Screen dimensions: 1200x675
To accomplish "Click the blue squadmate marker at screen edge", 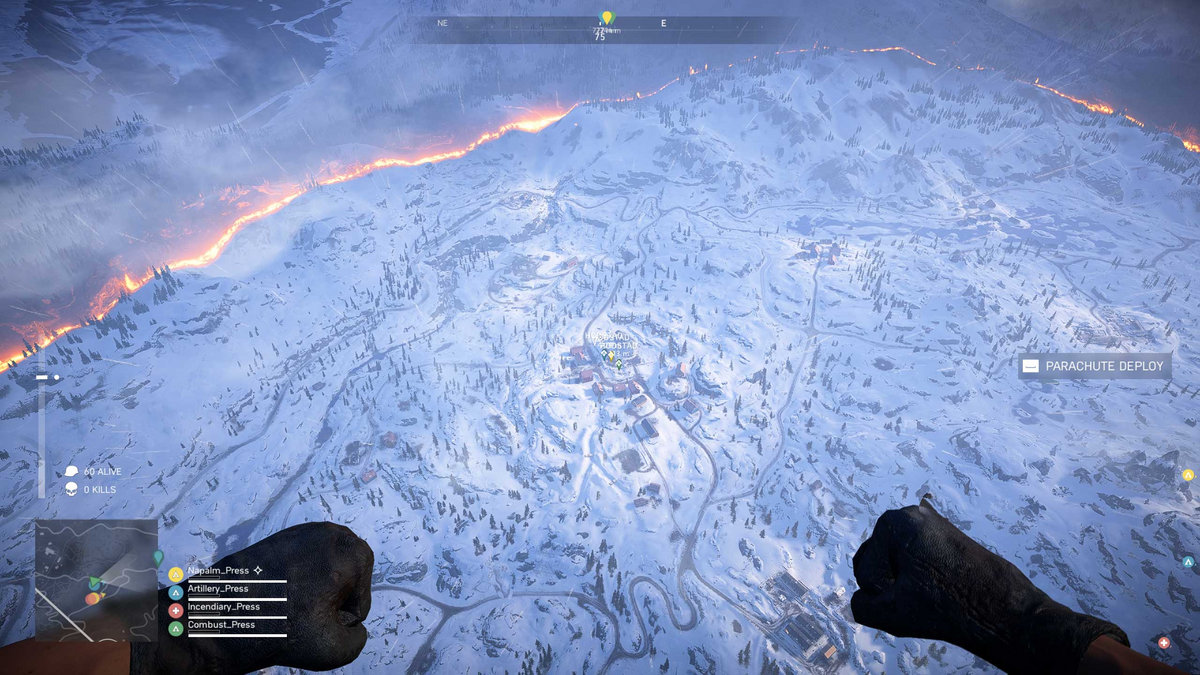I will tap(1188, 562).
